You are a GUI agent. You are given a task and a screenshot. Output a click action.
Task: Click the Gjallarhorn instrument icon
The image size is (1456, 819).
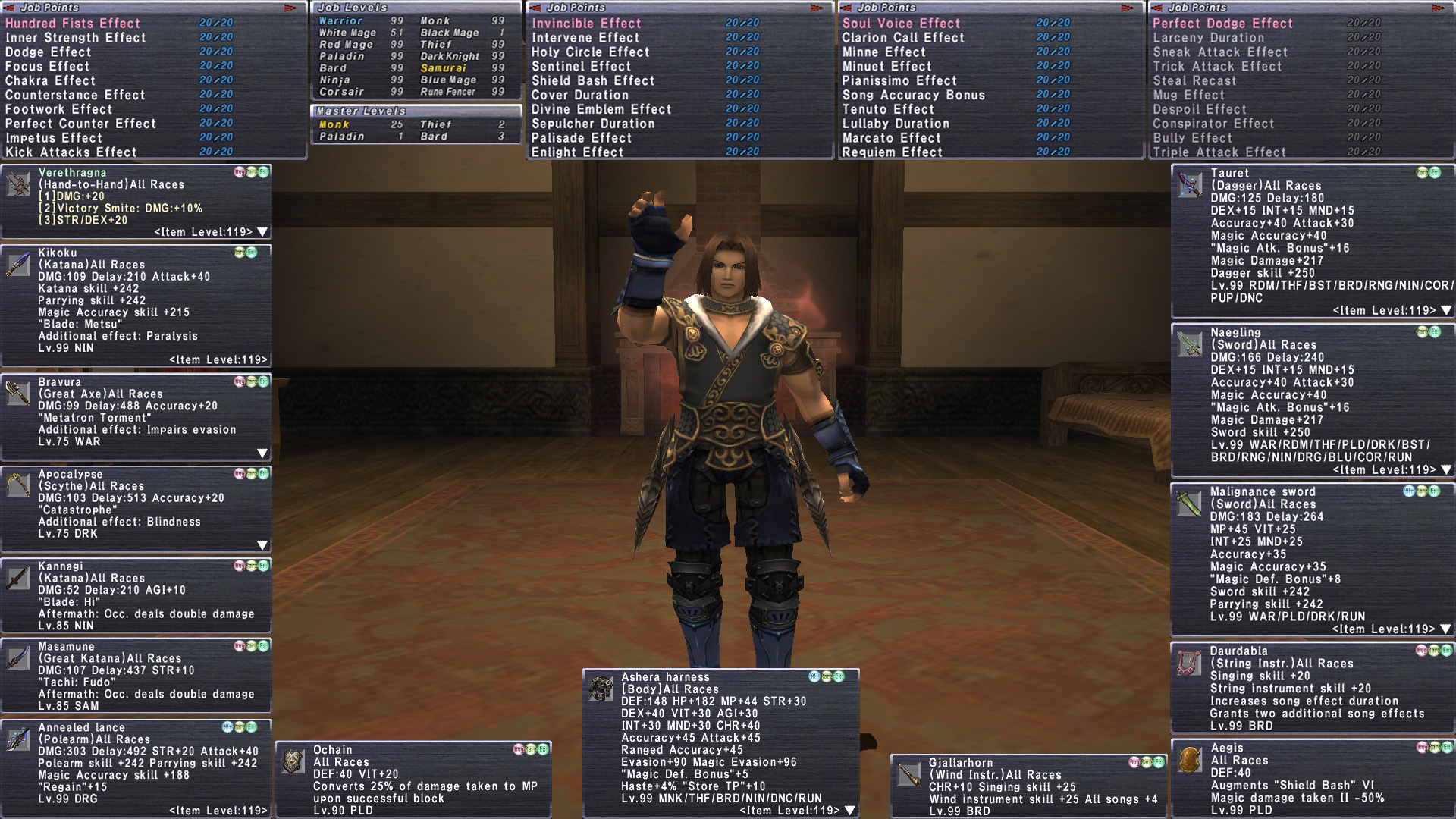908,773
